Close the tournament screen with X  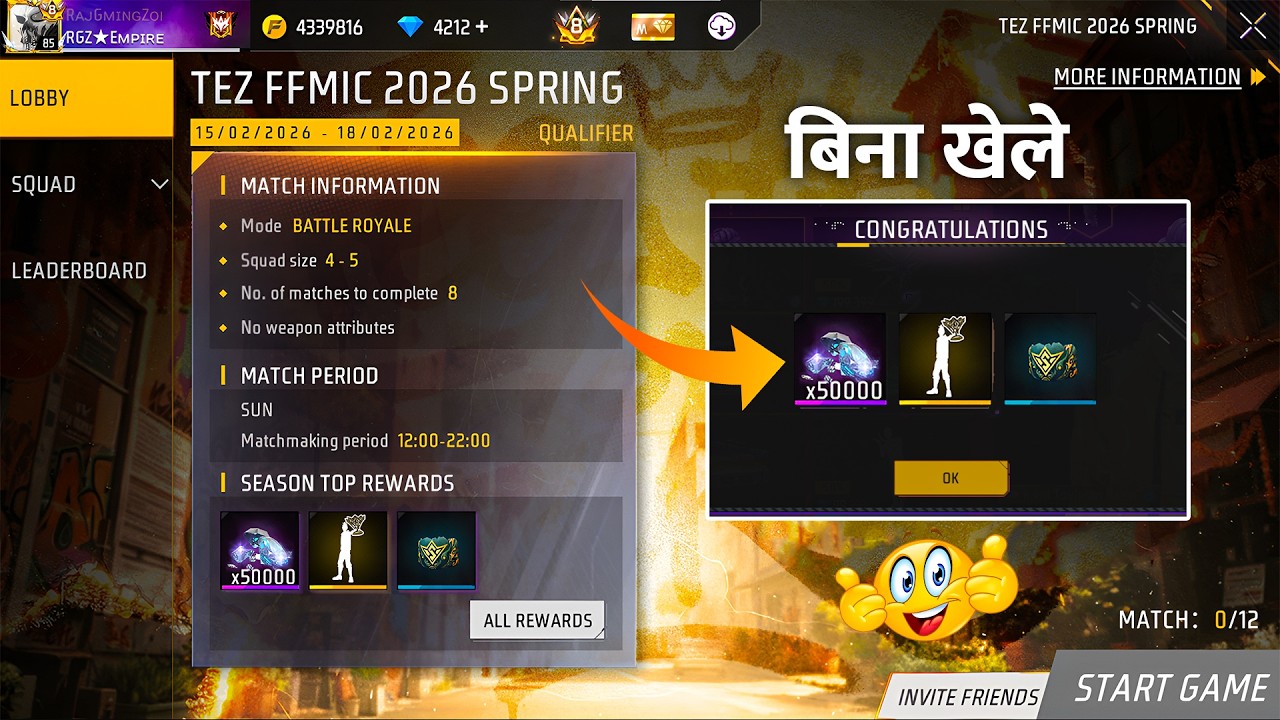[1252, 27]
